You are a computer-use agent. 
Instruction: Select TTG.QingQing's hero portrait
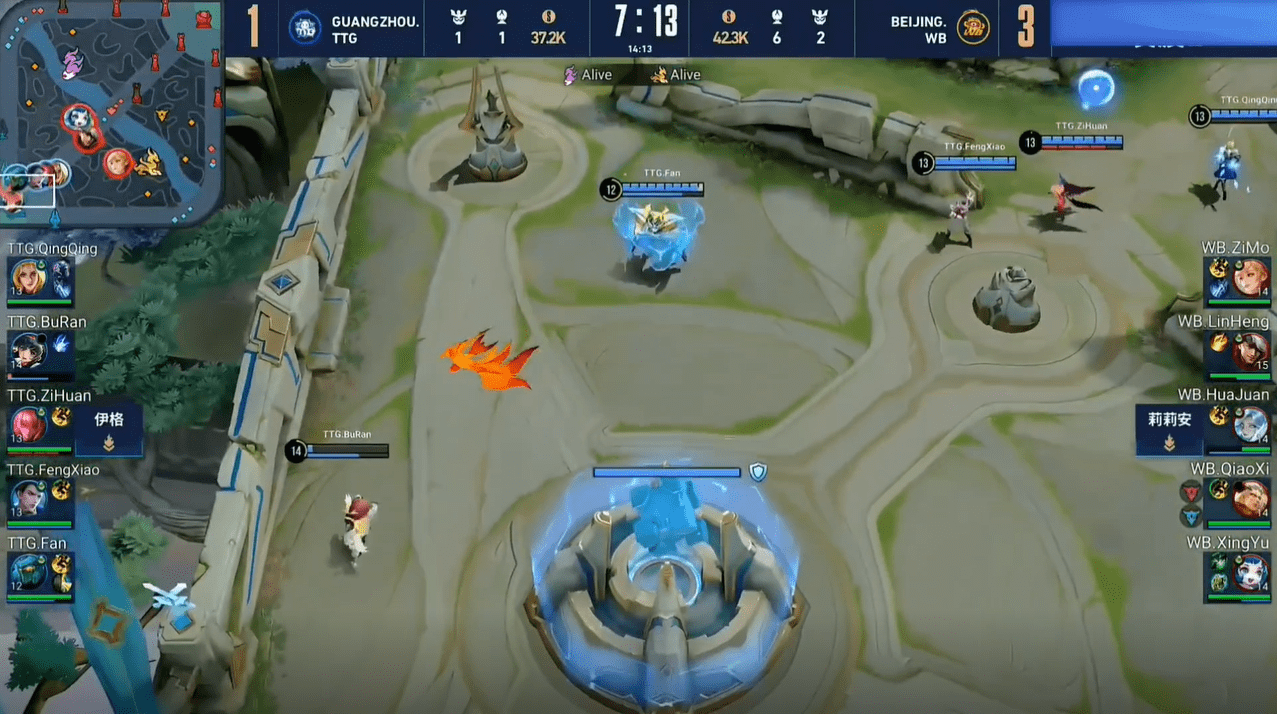pyautogui.click(x=27, y=277)
